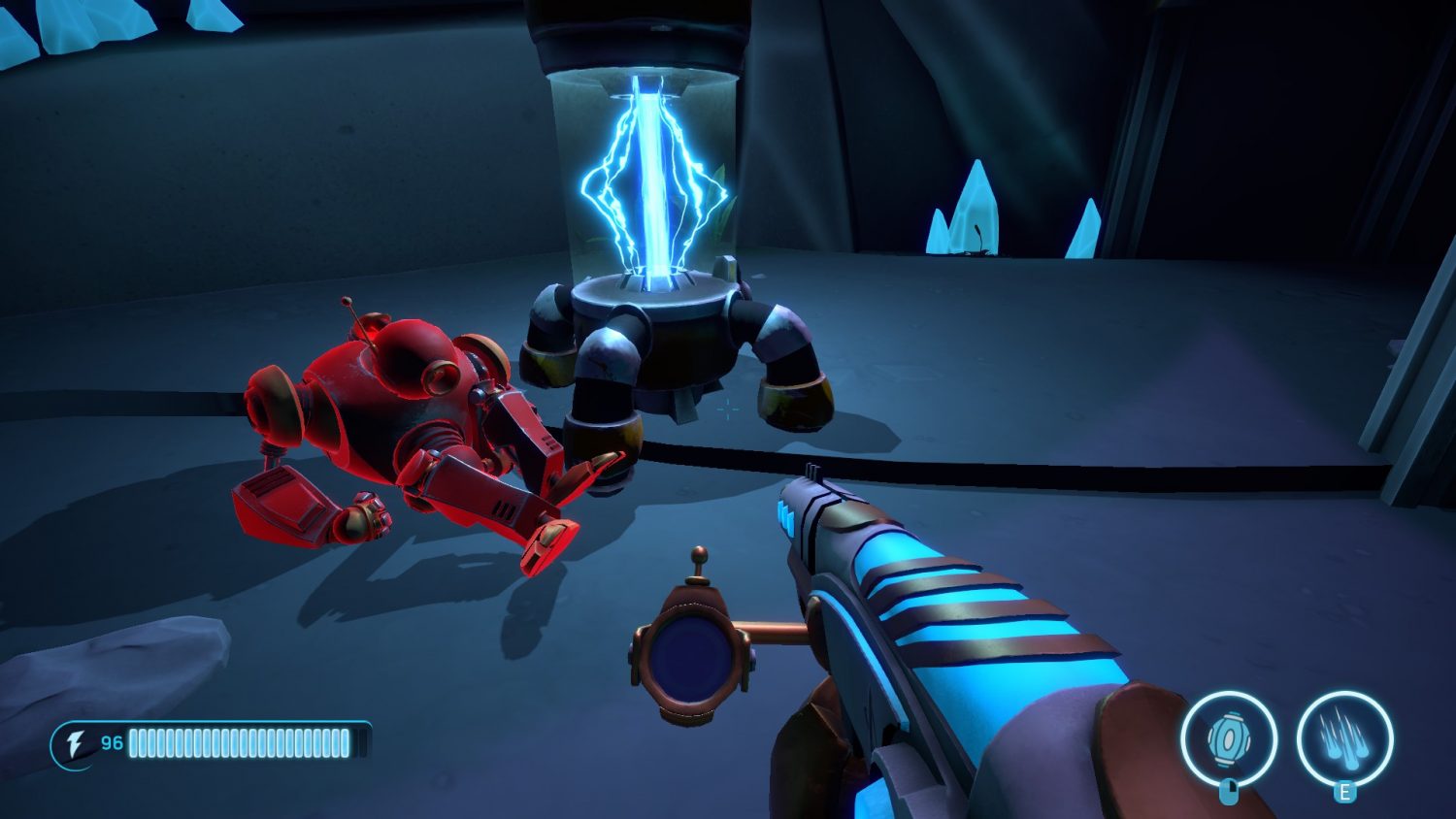Trigger the falling shards barrage ability icon
1456x819 pixels.
pyautogui.click(x=1344, y=739)
